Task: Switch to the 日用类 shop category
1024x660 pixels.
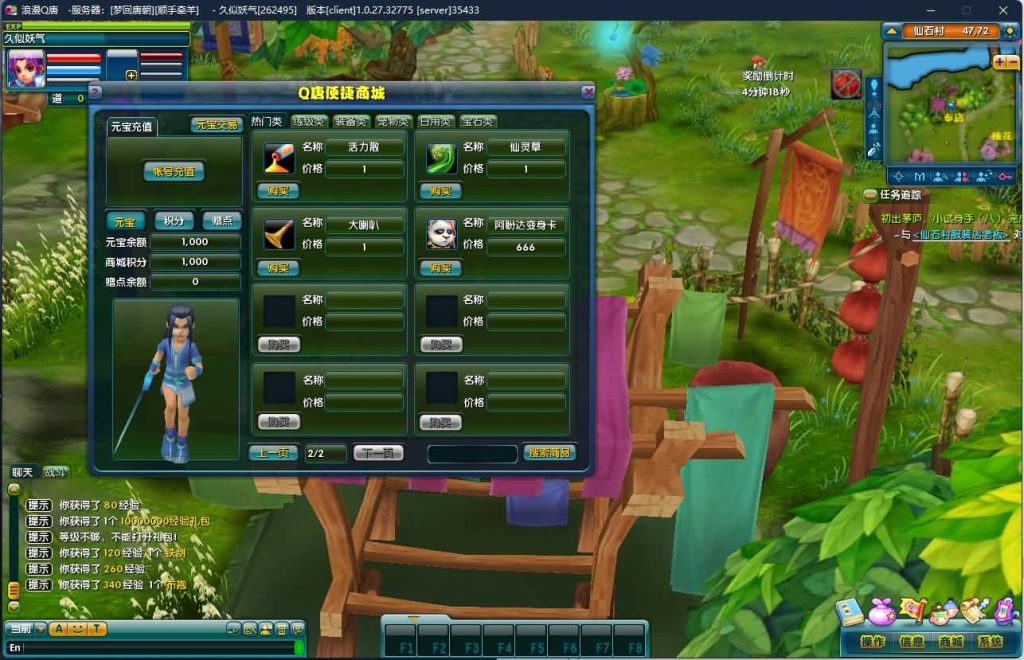Action: coord(436,122)
